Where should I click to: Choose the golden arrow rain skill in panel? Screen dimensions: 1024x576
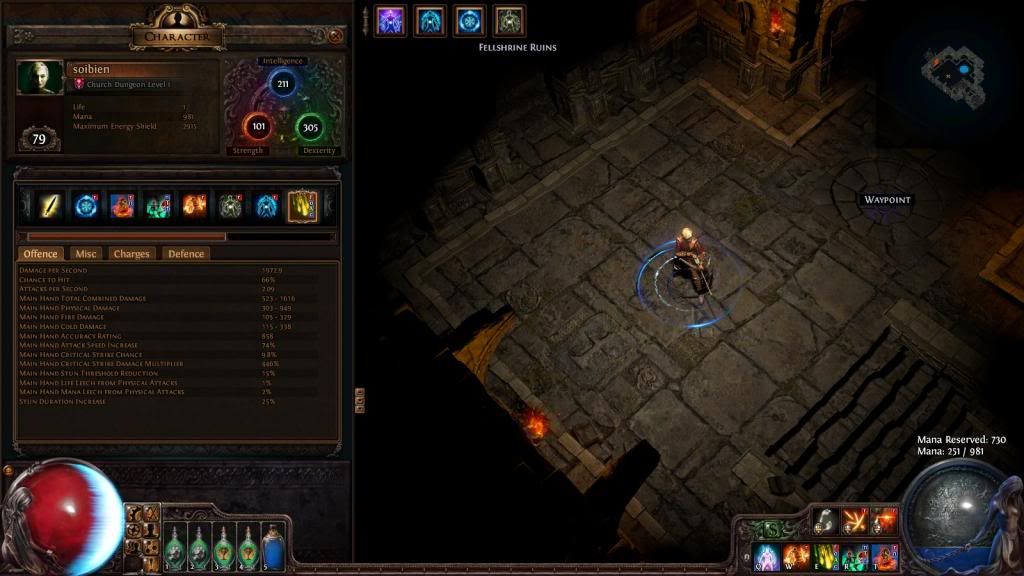click(302, 206)
